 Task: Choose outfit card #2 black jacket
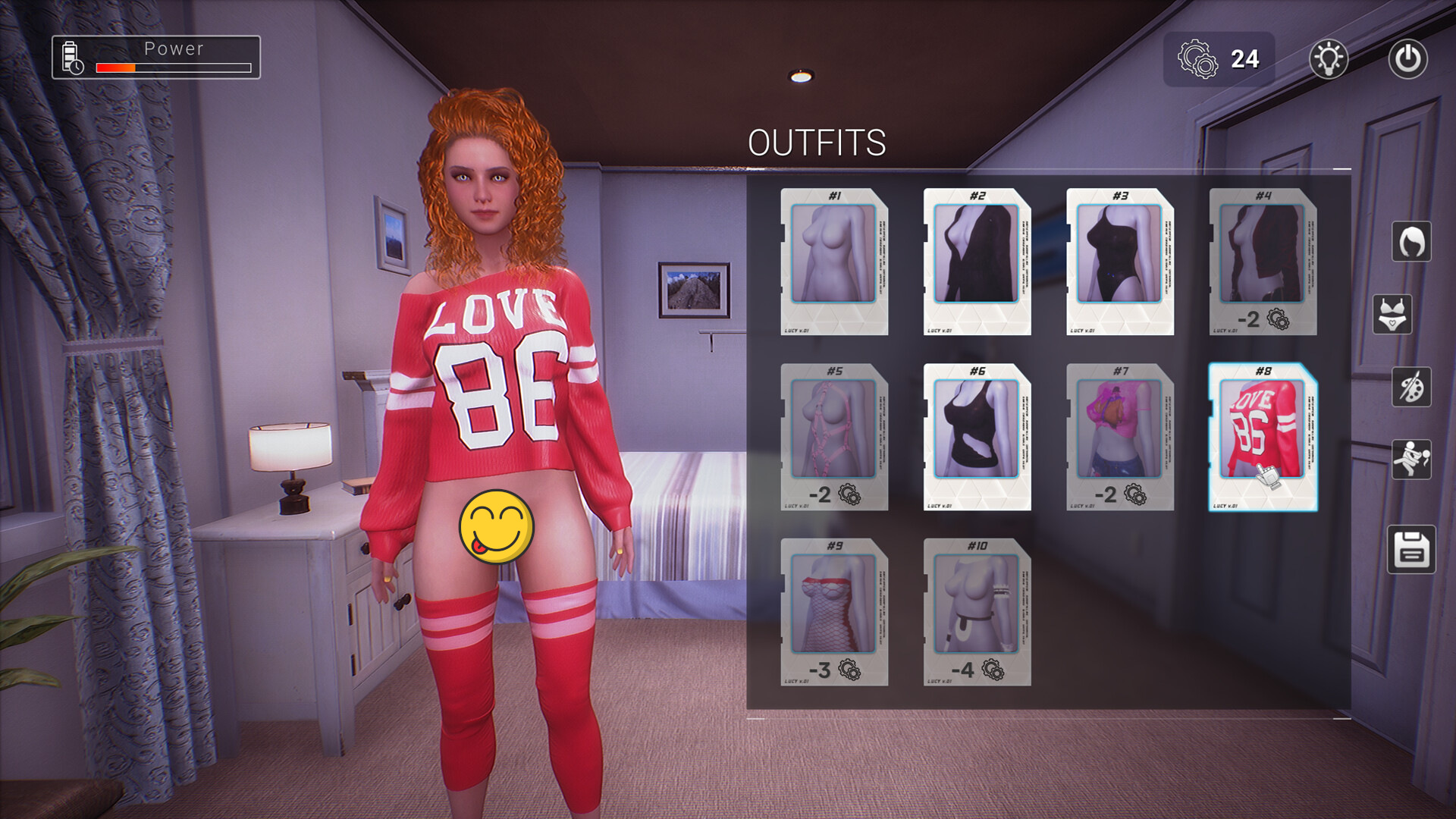[977, 261]
